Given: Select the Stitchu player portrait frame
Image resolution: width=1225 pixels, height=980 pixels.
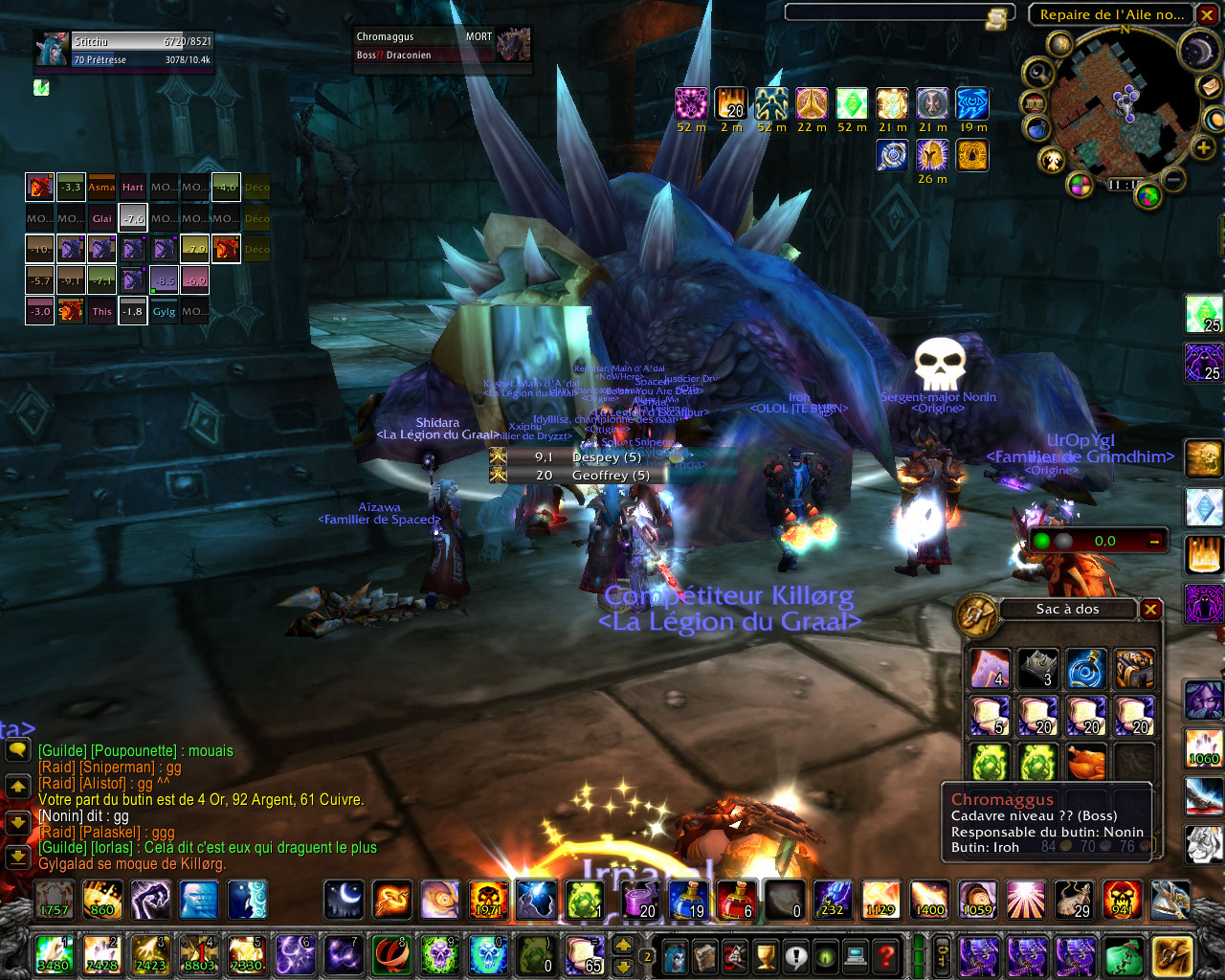Looking at the screenshot, I should tap(122, 50).
